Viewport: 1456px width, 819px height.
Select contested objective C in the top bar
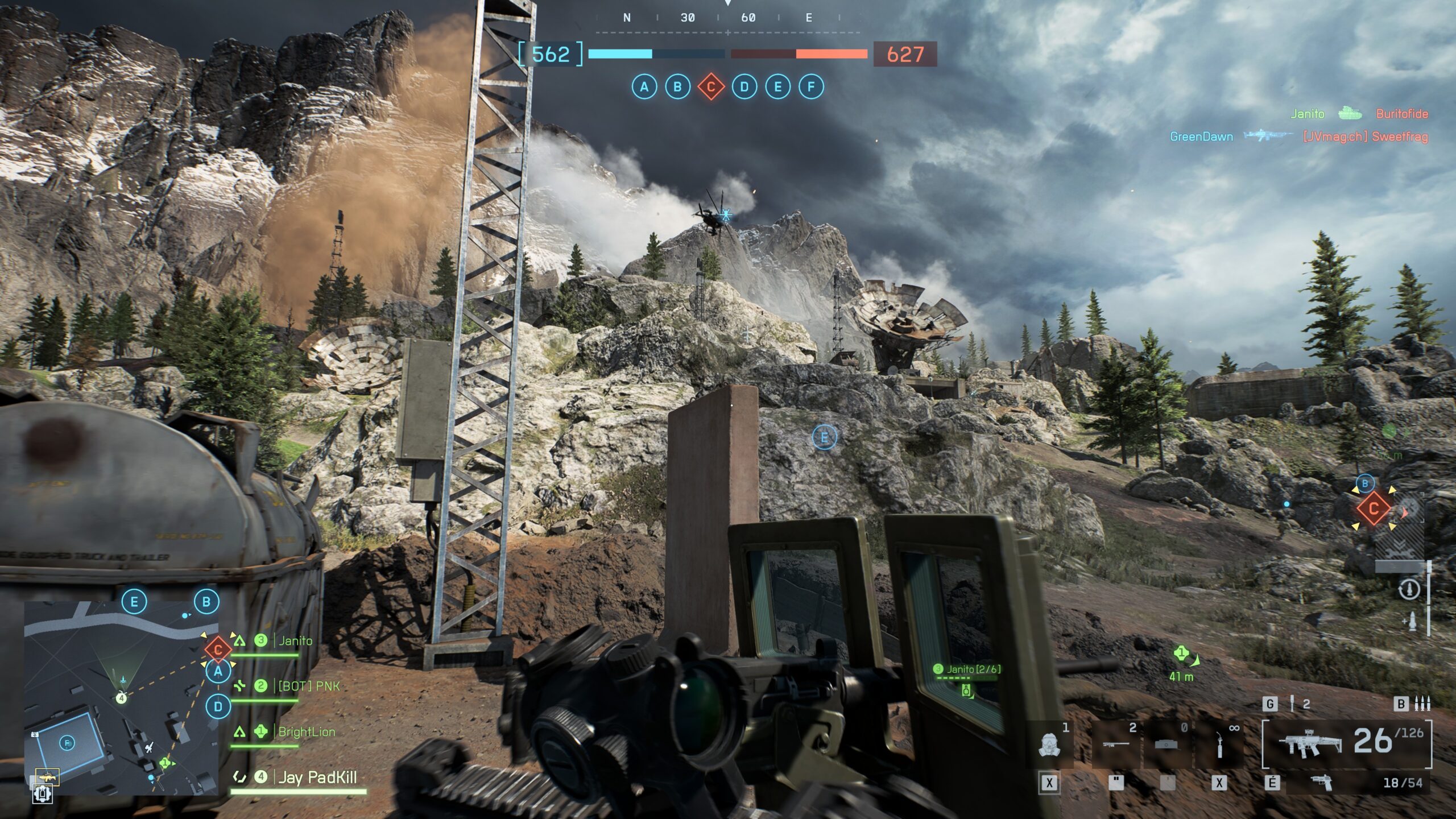click(x=711, y=87)
